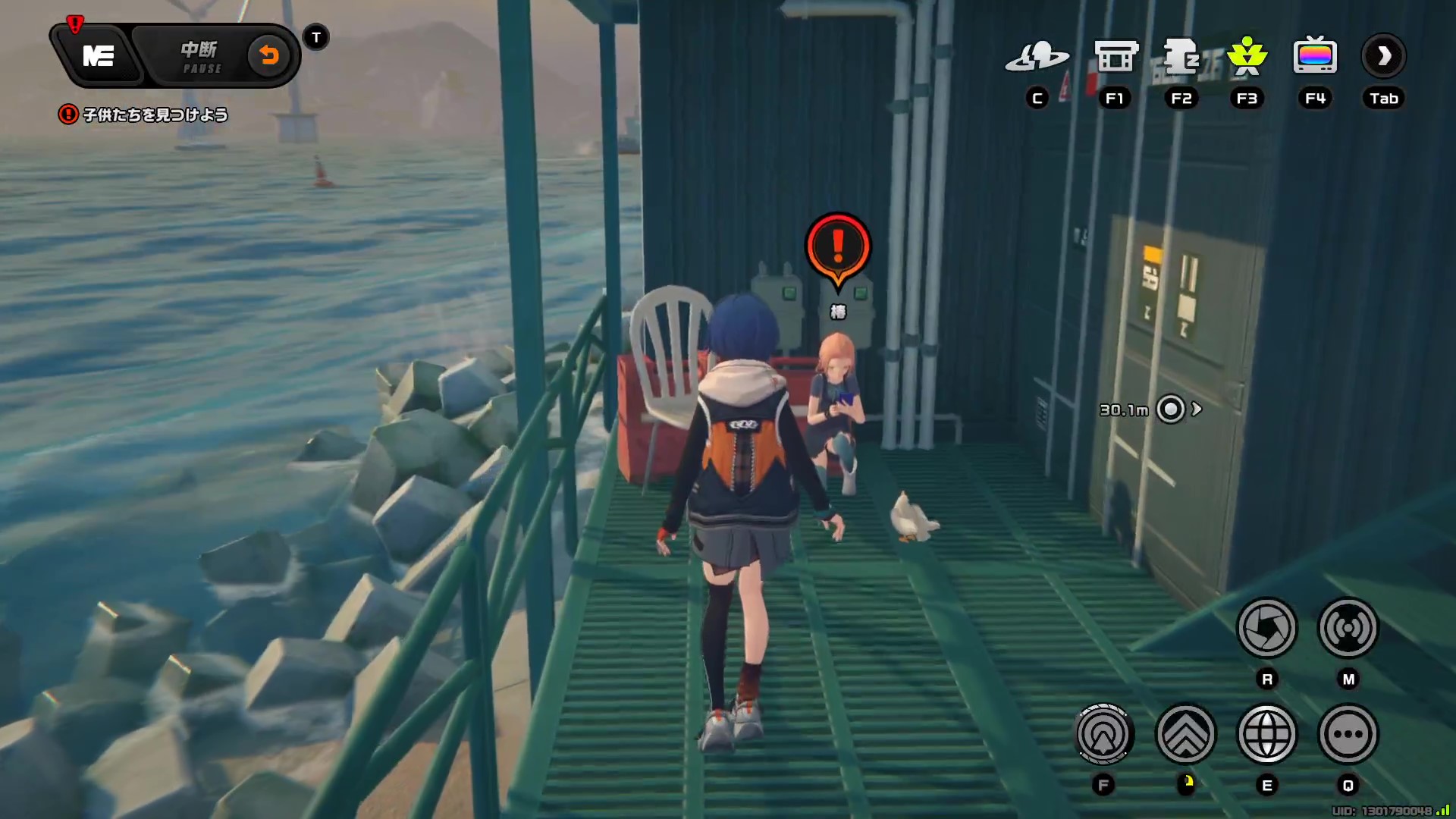Open the green star character icon
The height and width of the screenshot is (819, 1456).
1247,57
